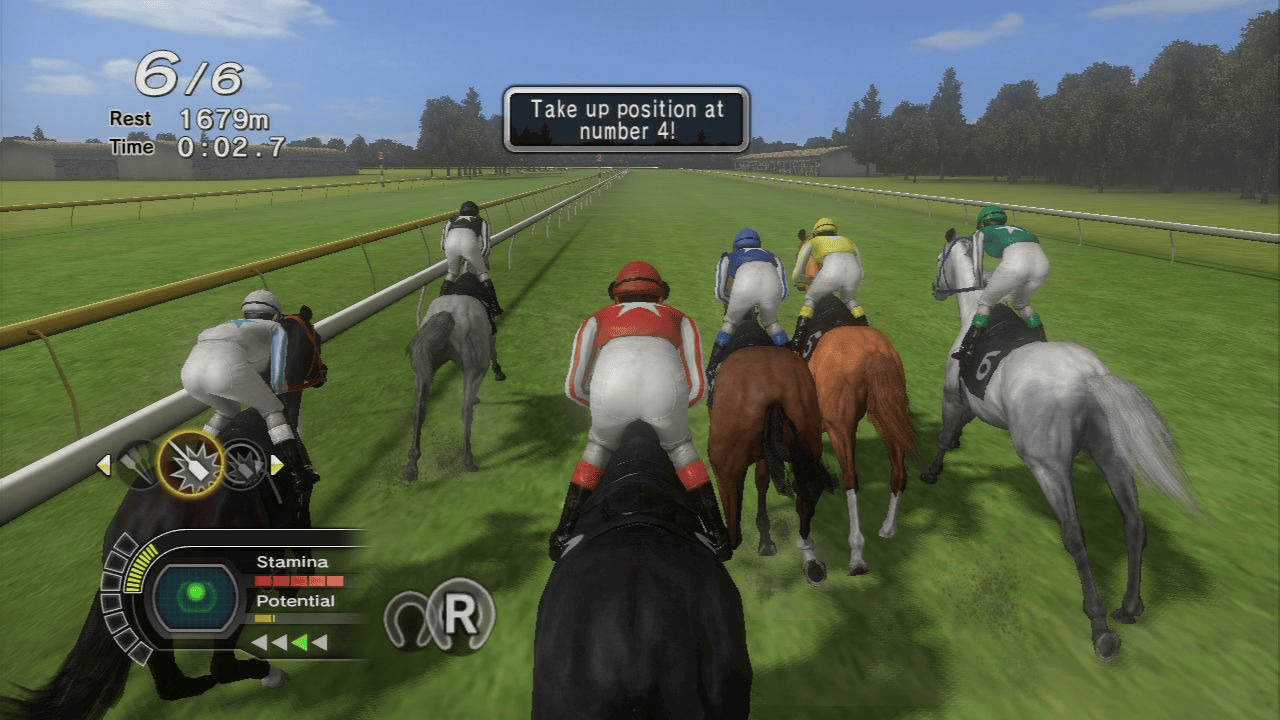1280x720 pixels.
Task: Click the Rest distance label
Action: 128,118
